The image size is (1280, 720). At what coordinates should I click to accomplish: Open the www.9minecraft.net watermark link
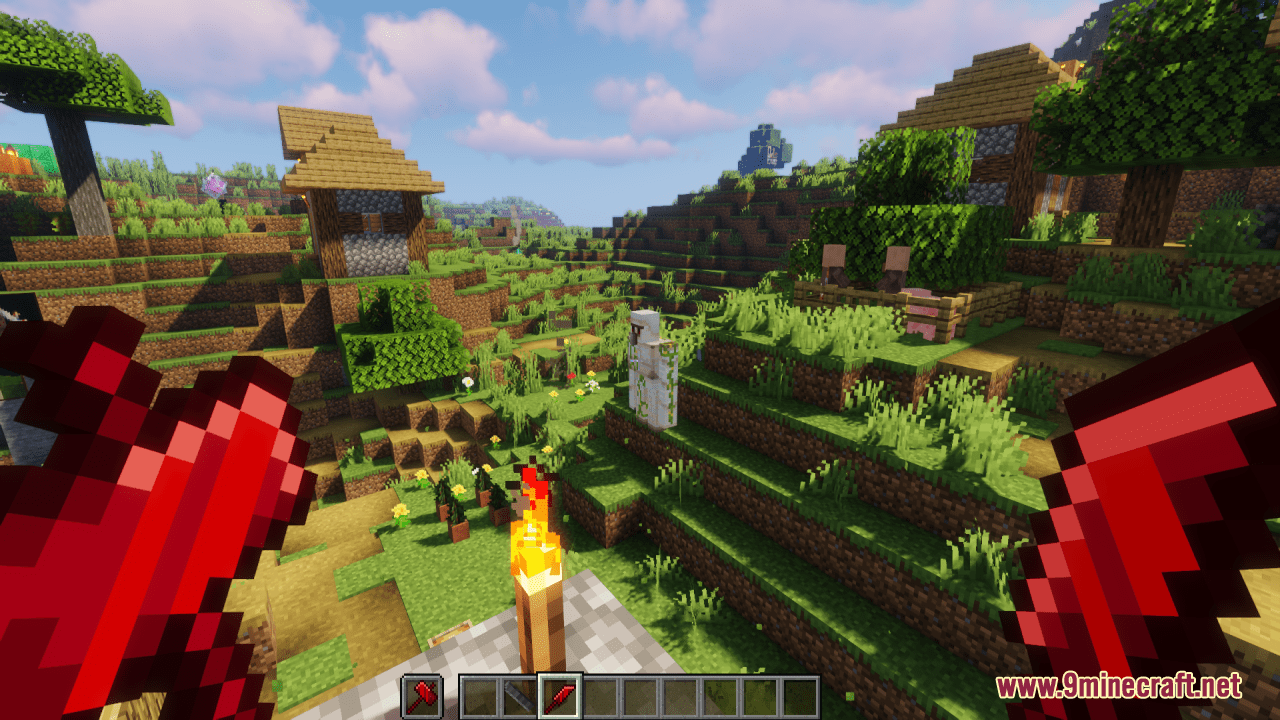[1118, 686]
